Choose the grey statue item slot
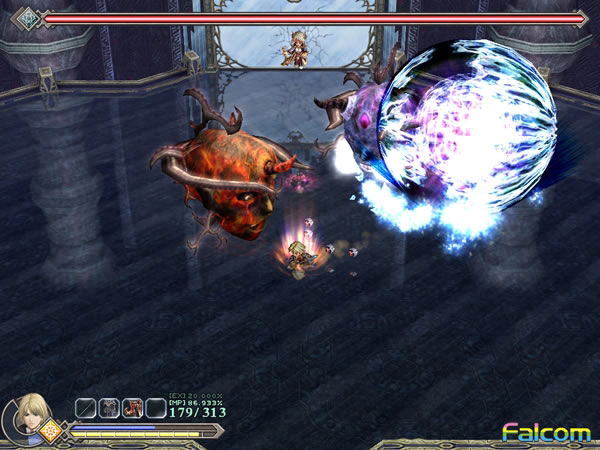Image resolution: width=600 pixels, height=450 pixels. 109,408
